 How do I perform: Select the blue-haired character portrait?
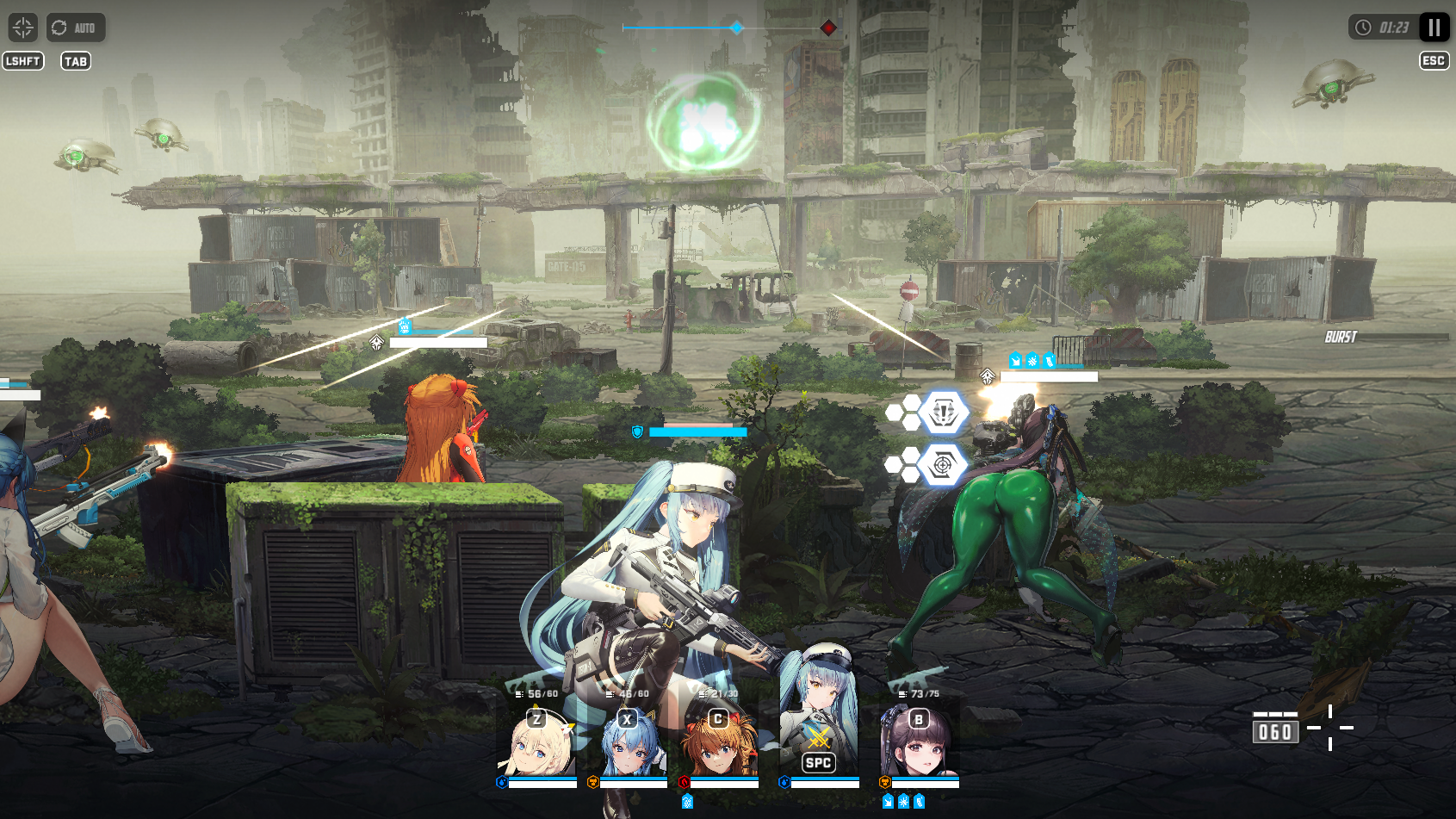[x=631, y=744]
